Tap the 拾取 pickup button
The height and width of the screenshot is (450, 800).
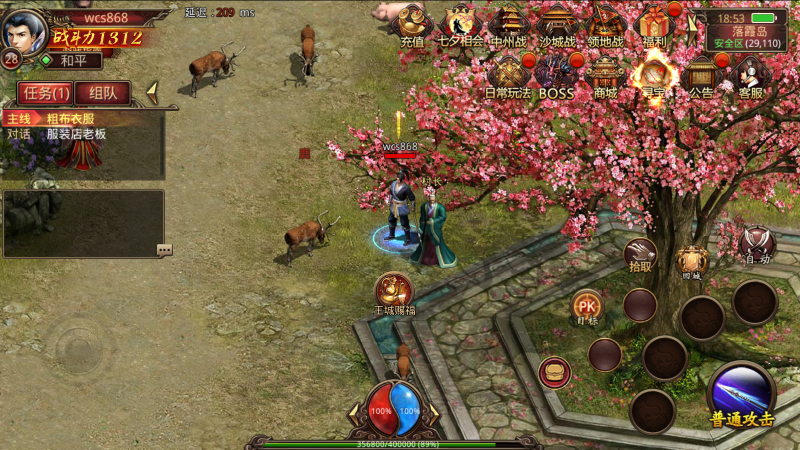(x=640, y=255)
